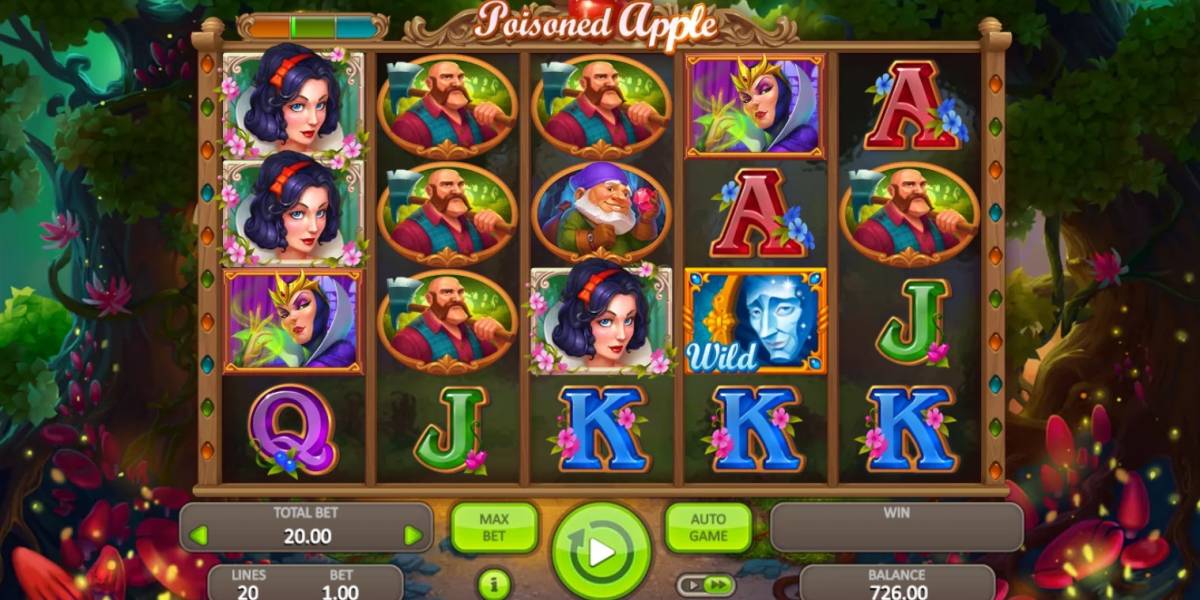Start Auto Game mode

pyautogui.click(x=708, y=528)
